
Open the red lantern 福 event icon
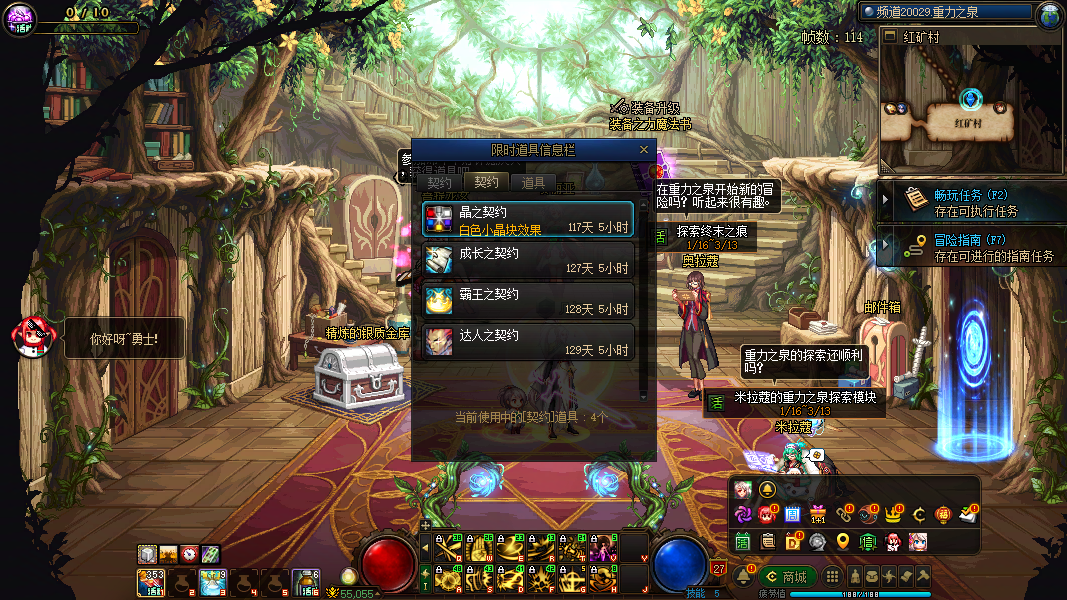pos(943,515)
